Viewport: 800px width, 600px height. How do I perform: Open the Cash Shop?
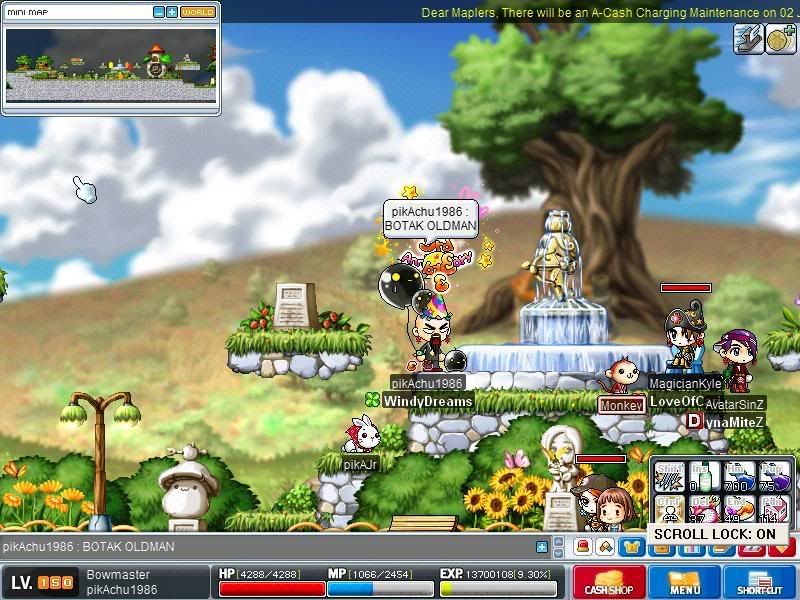pyautogui.click(x=609, y=583)
